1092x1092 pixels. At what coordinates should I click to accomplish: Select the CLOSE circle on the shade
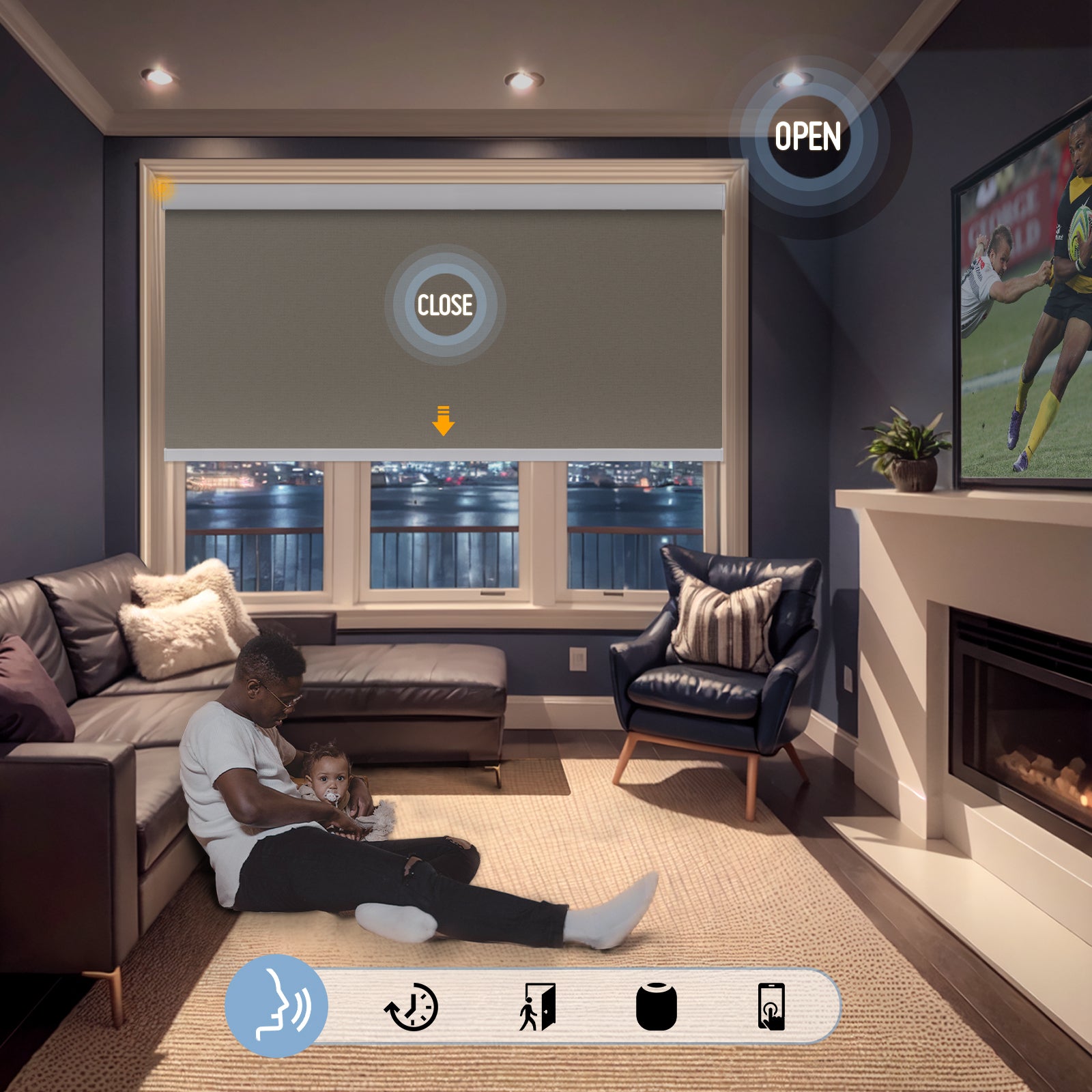[445, 304]
